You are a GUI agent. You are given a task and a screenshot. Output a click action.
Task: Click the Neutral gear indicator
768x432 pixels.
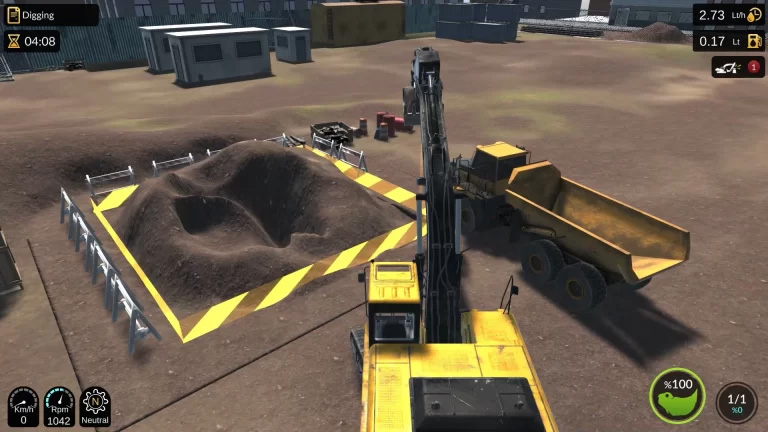95,406
